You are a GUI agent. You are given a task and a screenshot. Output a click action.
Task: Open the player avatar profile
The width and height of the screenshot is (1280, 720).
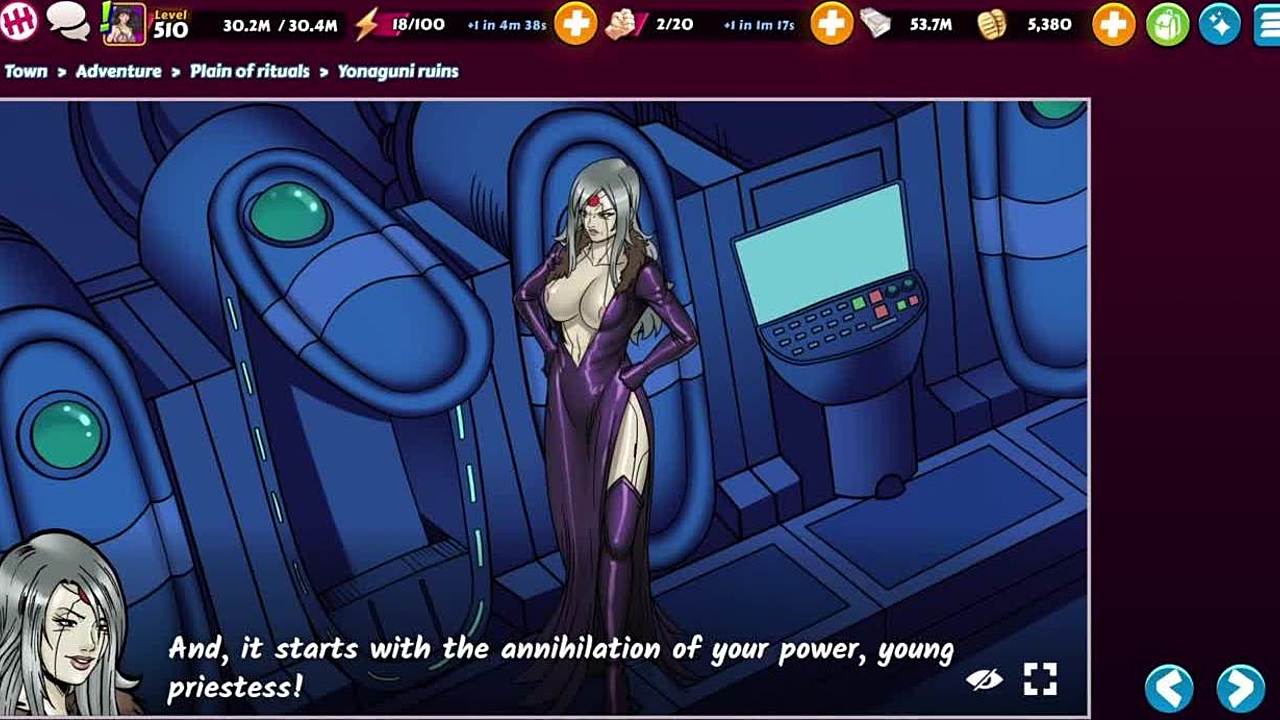point(124,23)
